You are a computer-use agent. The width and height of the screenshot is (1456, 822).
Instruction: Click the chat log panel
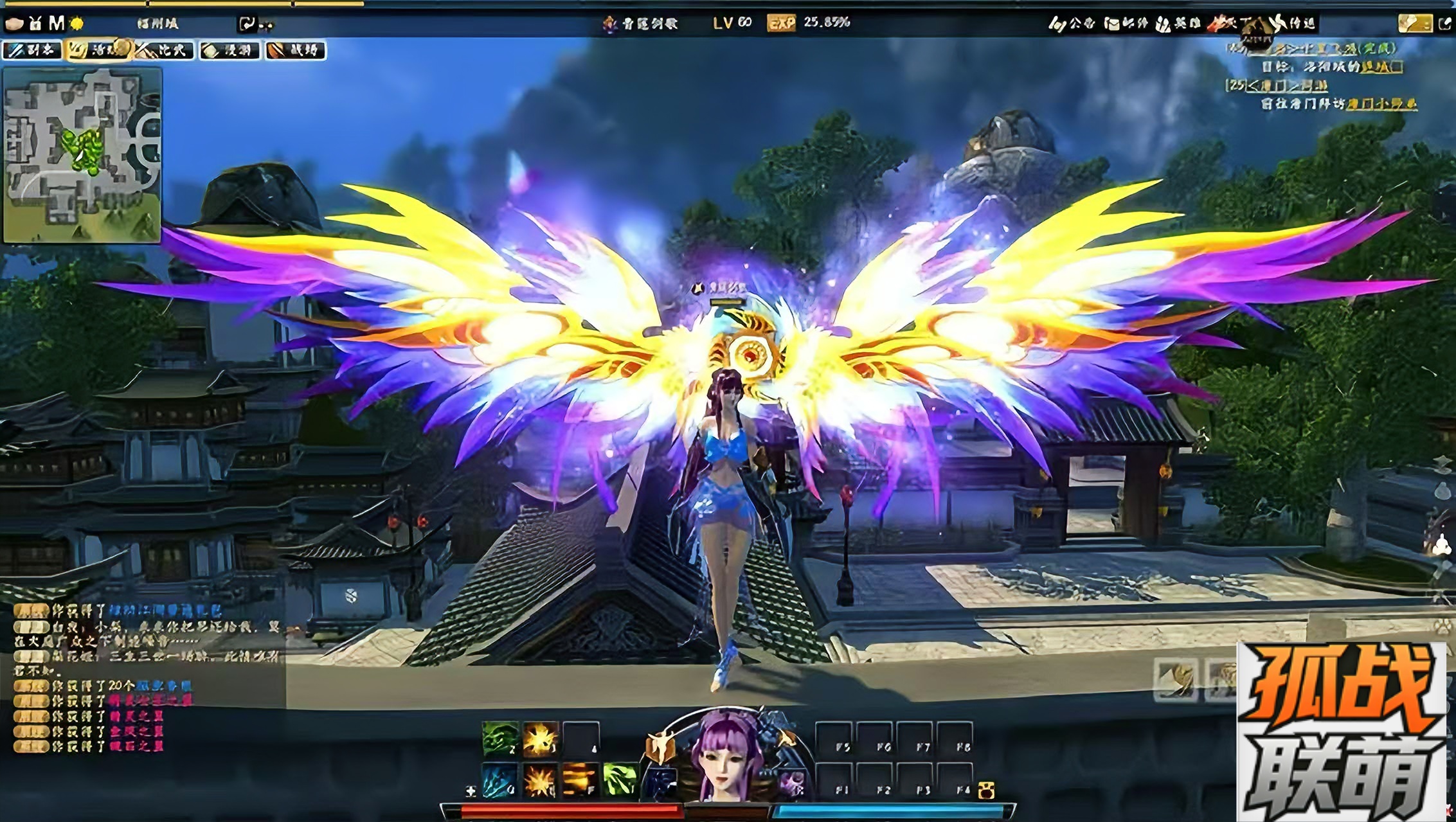pyautogui.click(x=148, y=678)
